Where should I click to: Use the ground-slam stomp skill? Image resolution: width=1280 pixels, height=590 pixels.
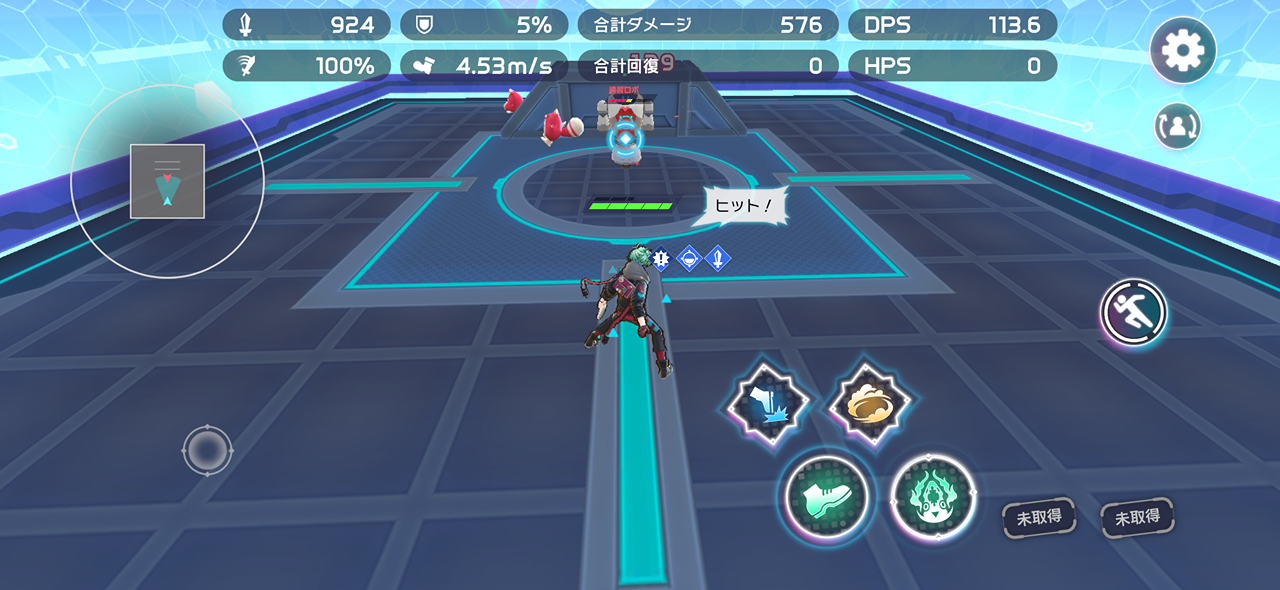[x=767, y=404]
